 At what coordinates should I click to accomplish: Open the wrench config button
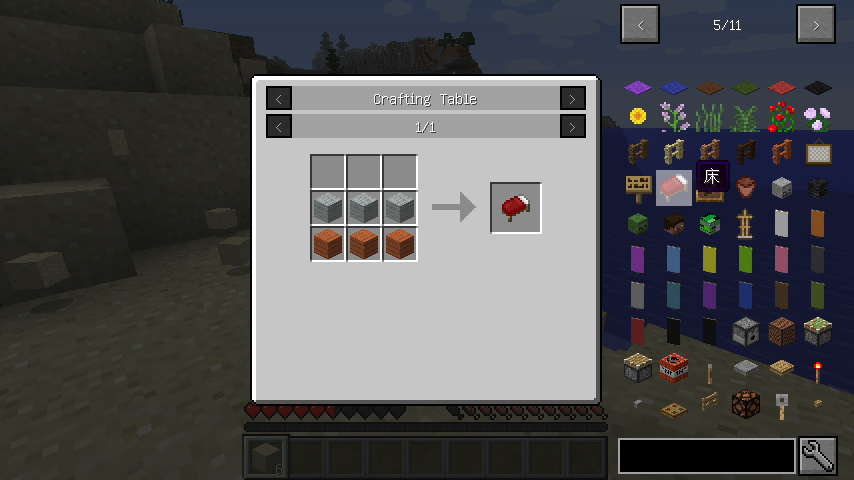coord(818,456)
